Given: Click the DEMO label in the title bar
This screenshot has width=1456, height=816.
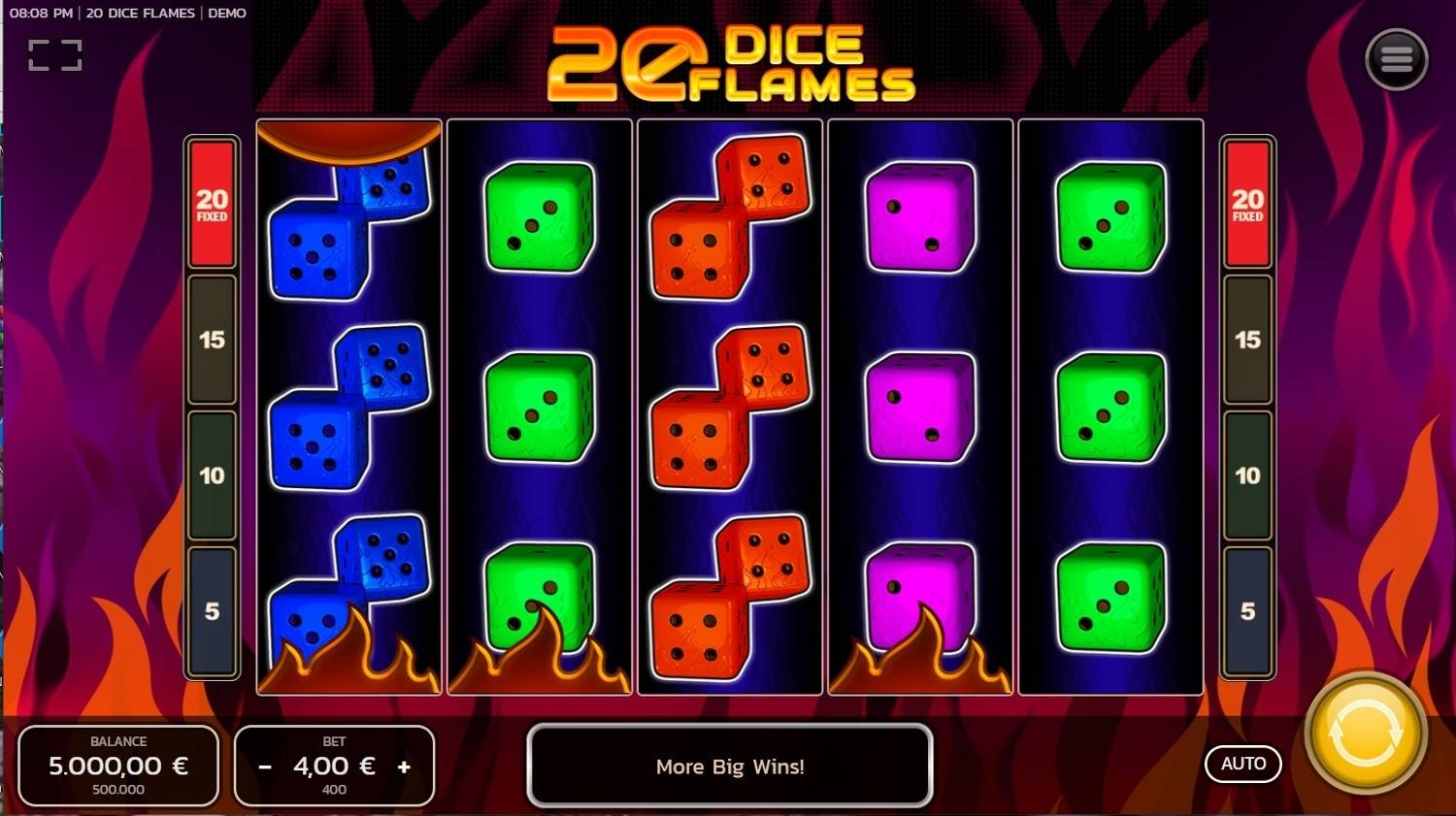Looking at the screenshot, I should (x=229, y=14).
